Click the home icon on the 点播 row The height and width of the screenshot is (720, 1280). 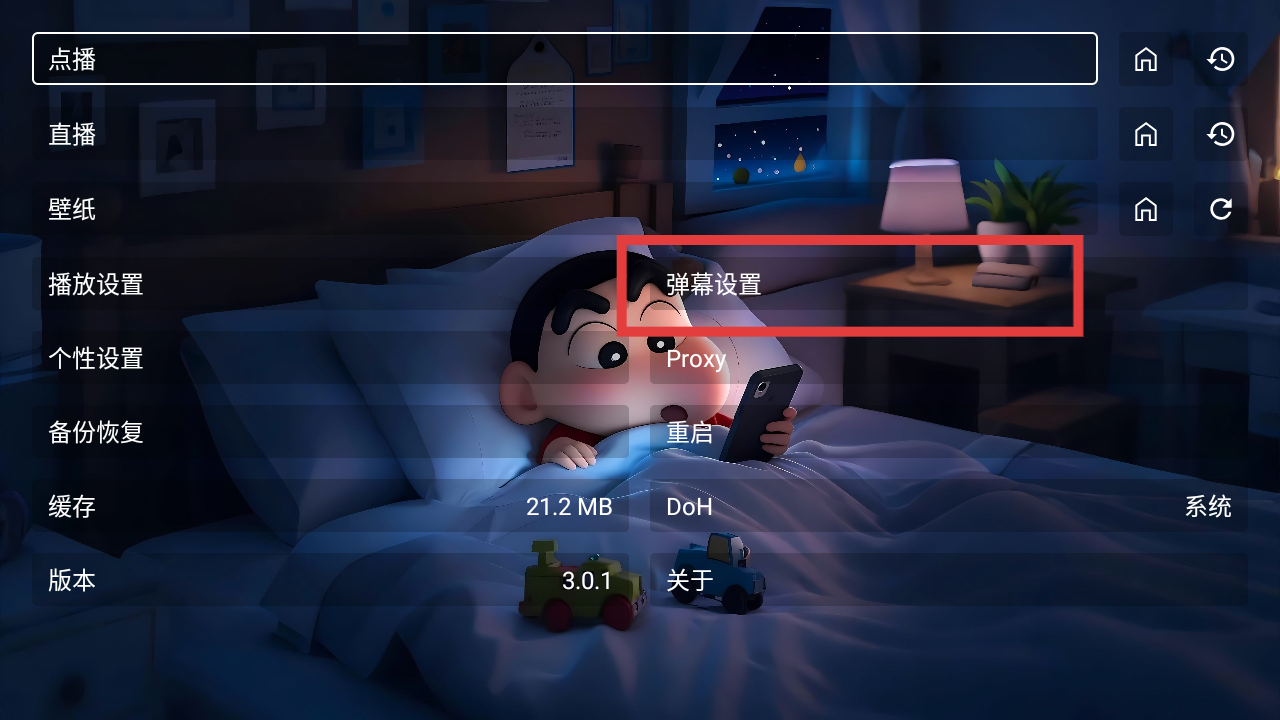click(x=1146, y=59)
